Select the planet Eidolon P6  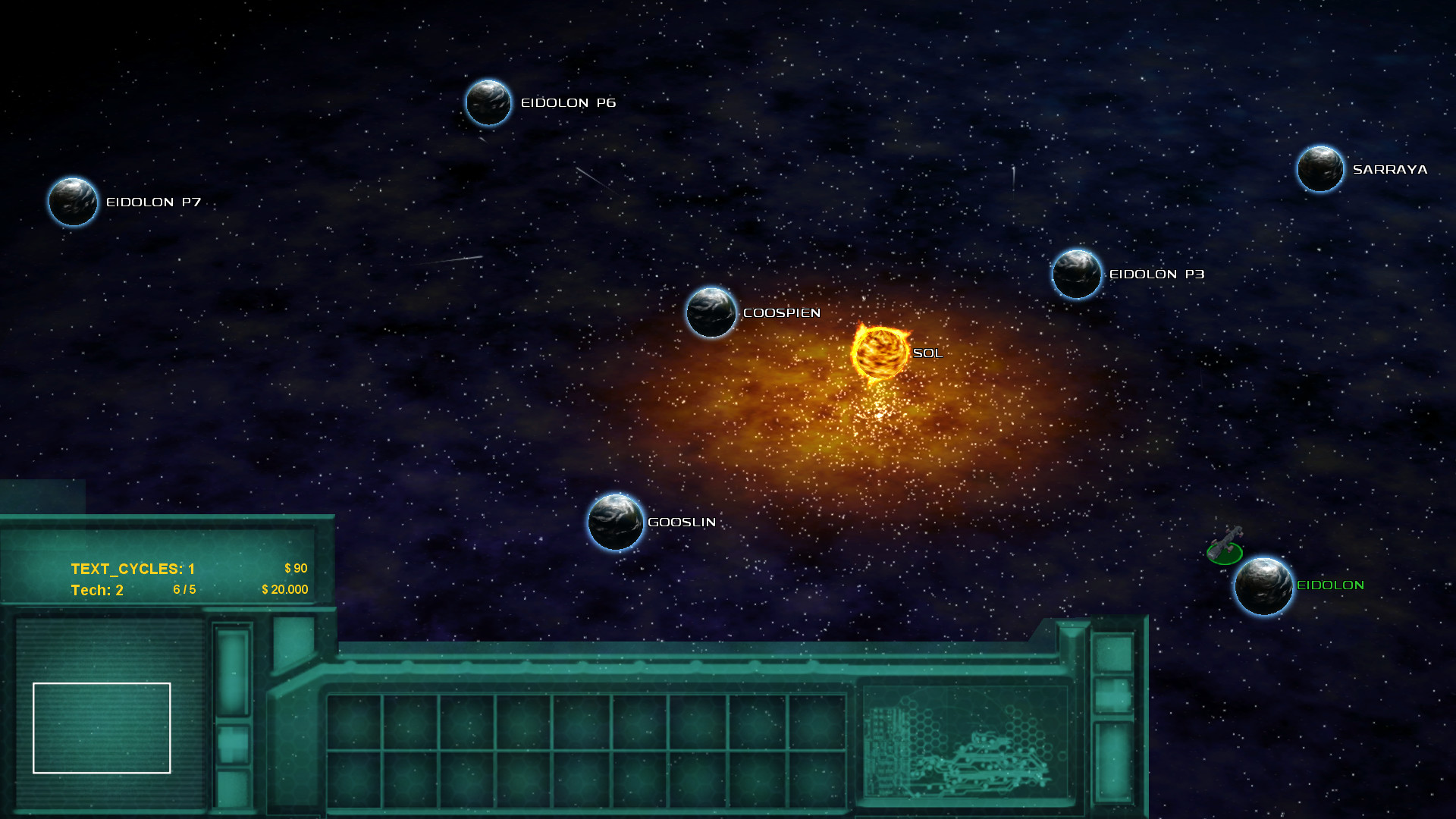tap(488, 102)
